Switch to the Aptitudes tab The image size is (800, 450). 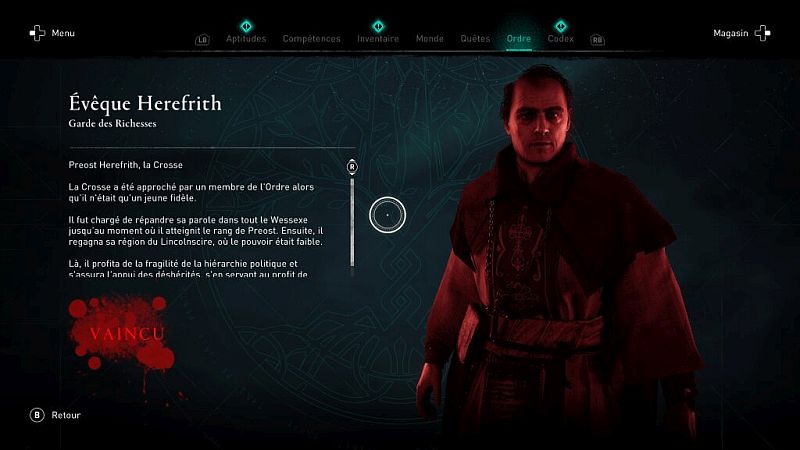point(246,39)
